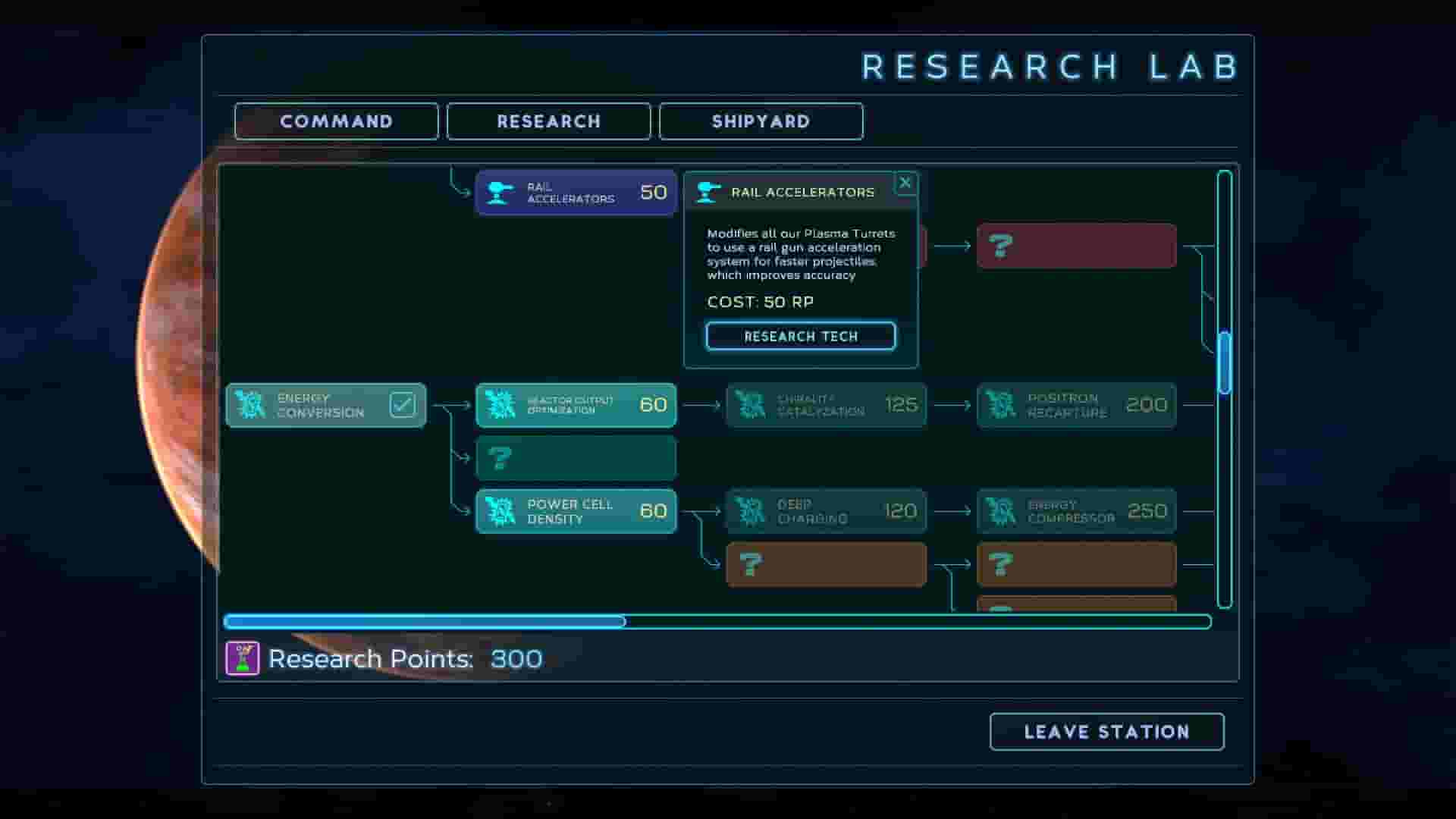
Task: Select the Reactor Output Optimization tech icon
Action: [500, 404]
